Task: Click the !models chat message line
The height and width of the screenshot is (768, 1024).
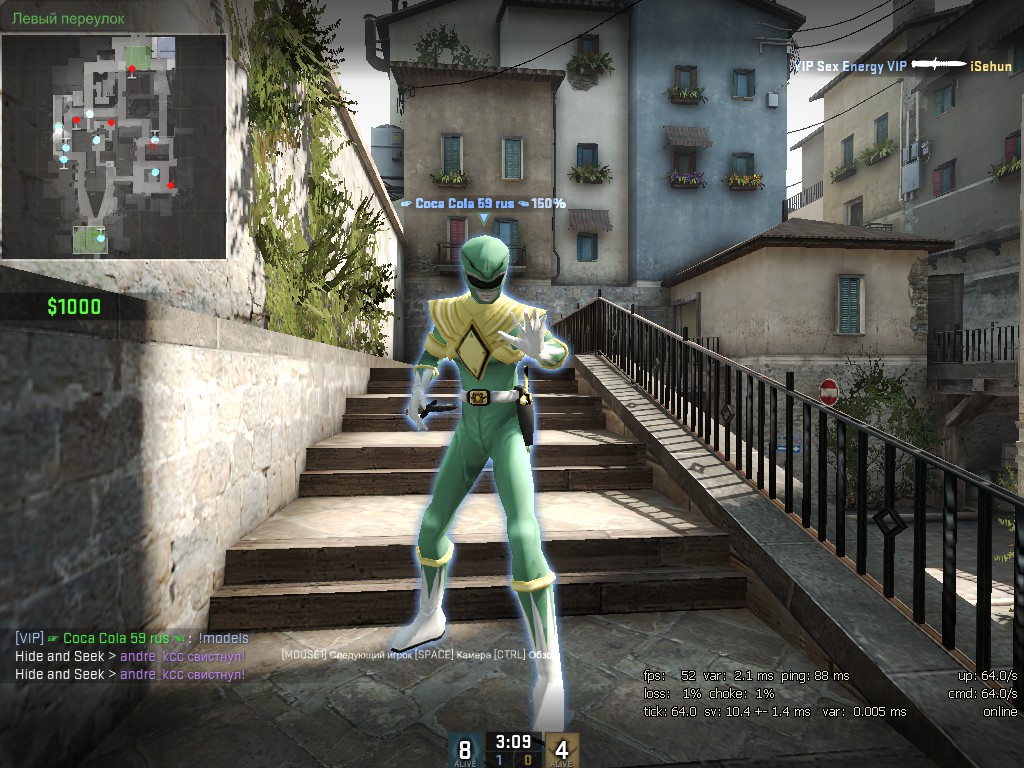Action: [132, 638]
